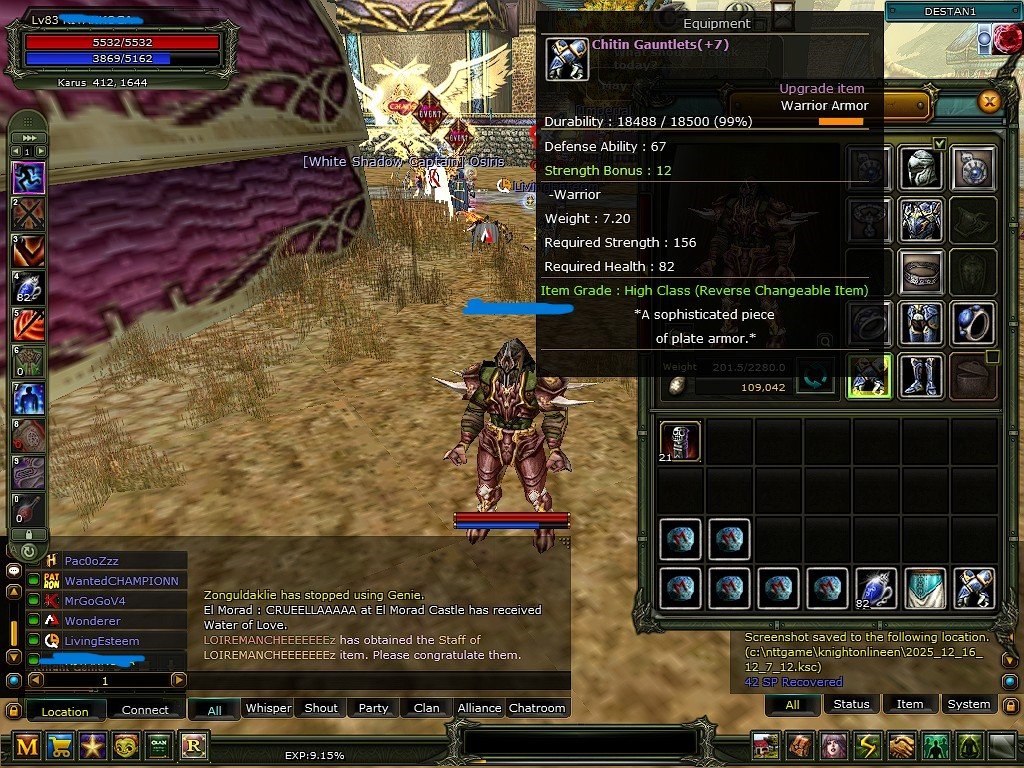The width and height of the screenshot is (1024, 768).
Task: Show the System log tab
Action: (x=968, y=704)
